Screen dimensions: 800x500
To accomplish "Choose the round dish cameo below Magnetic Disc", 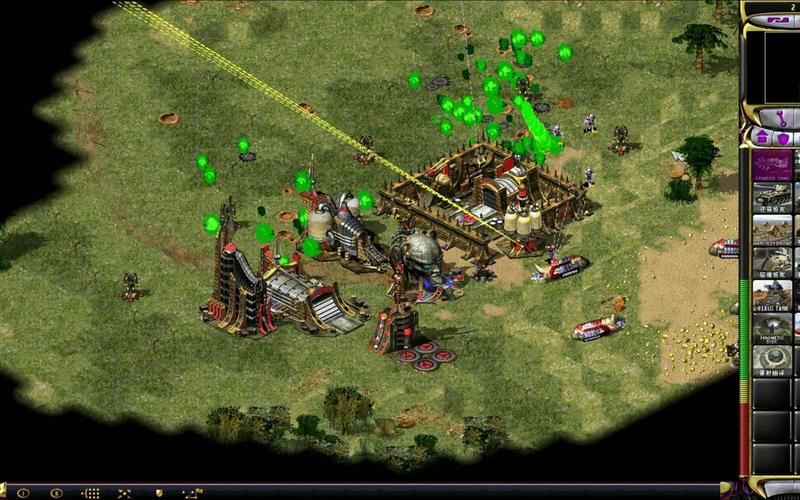I will (771, 360).
